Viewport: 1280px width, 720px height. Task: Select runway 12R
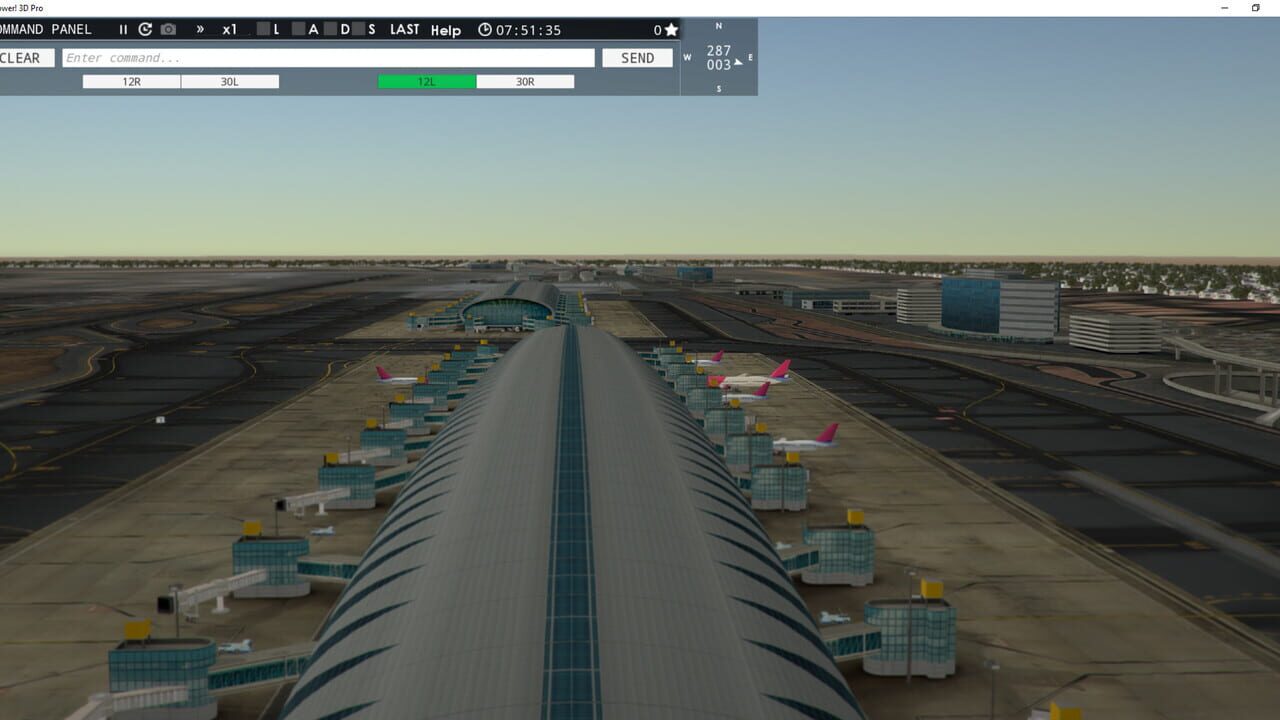pyautogui.click(x=130, y=81)
